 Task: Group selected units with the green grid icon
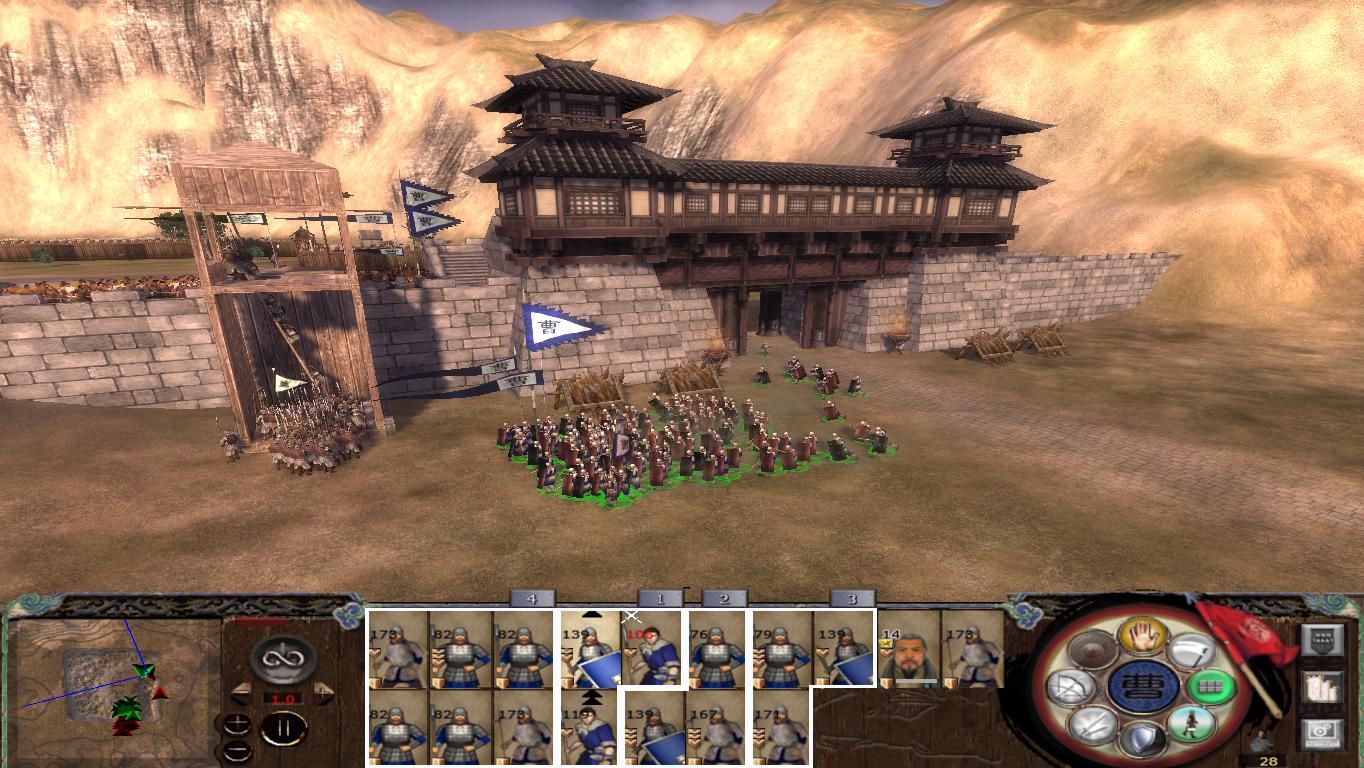1211,687
